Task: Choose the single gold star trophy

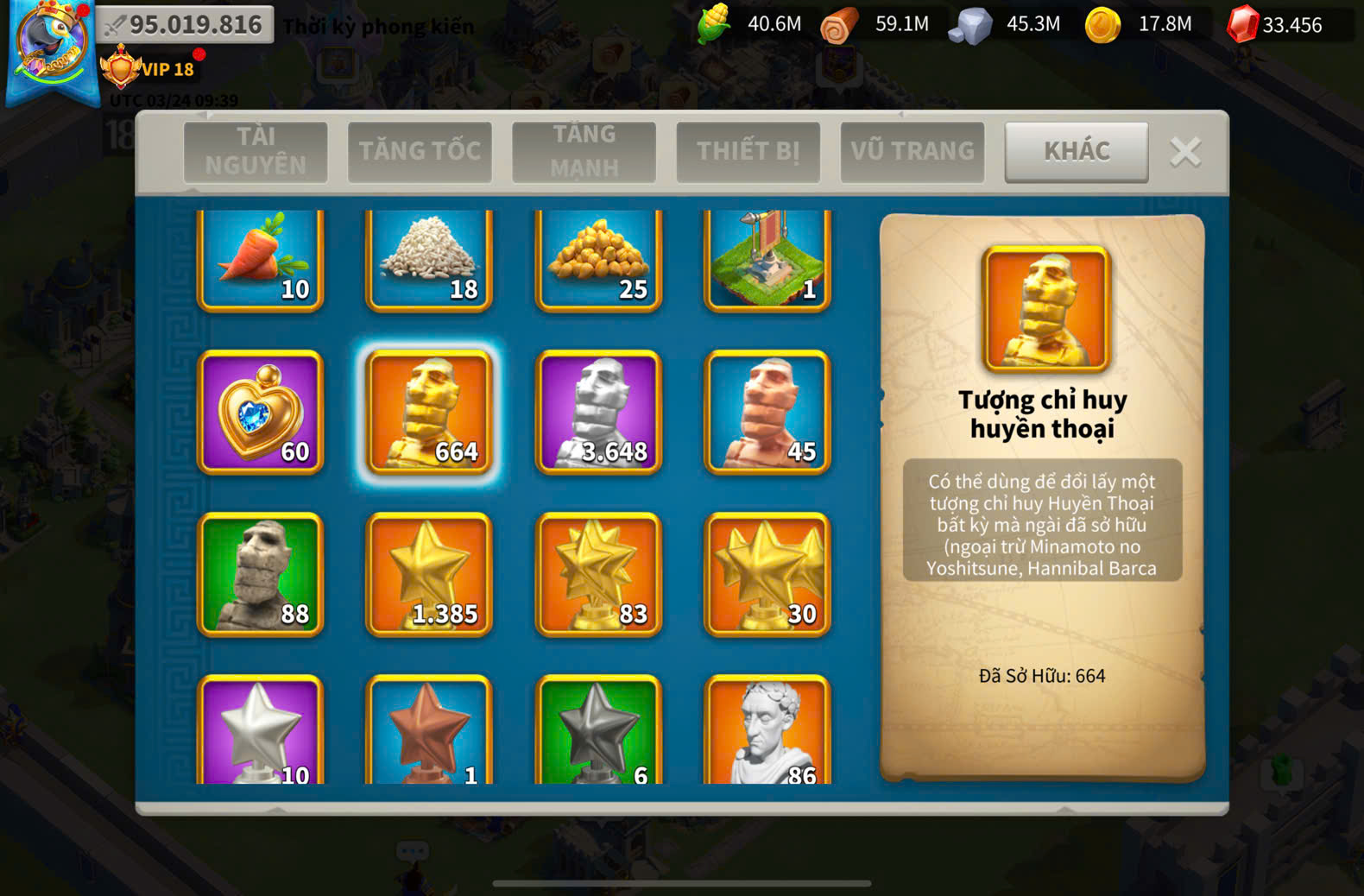Action: 429,574
